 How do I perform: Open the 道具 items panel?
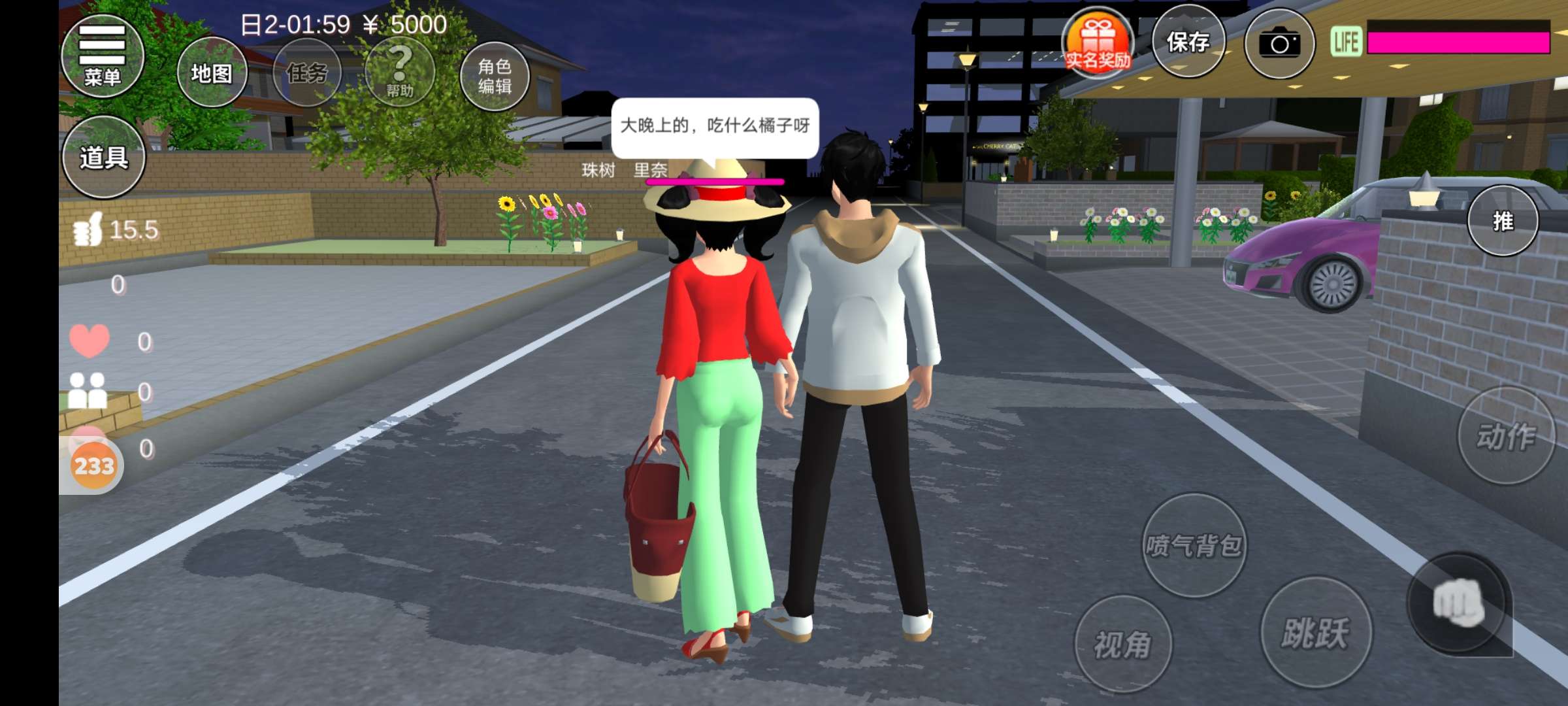click(104, 157)
